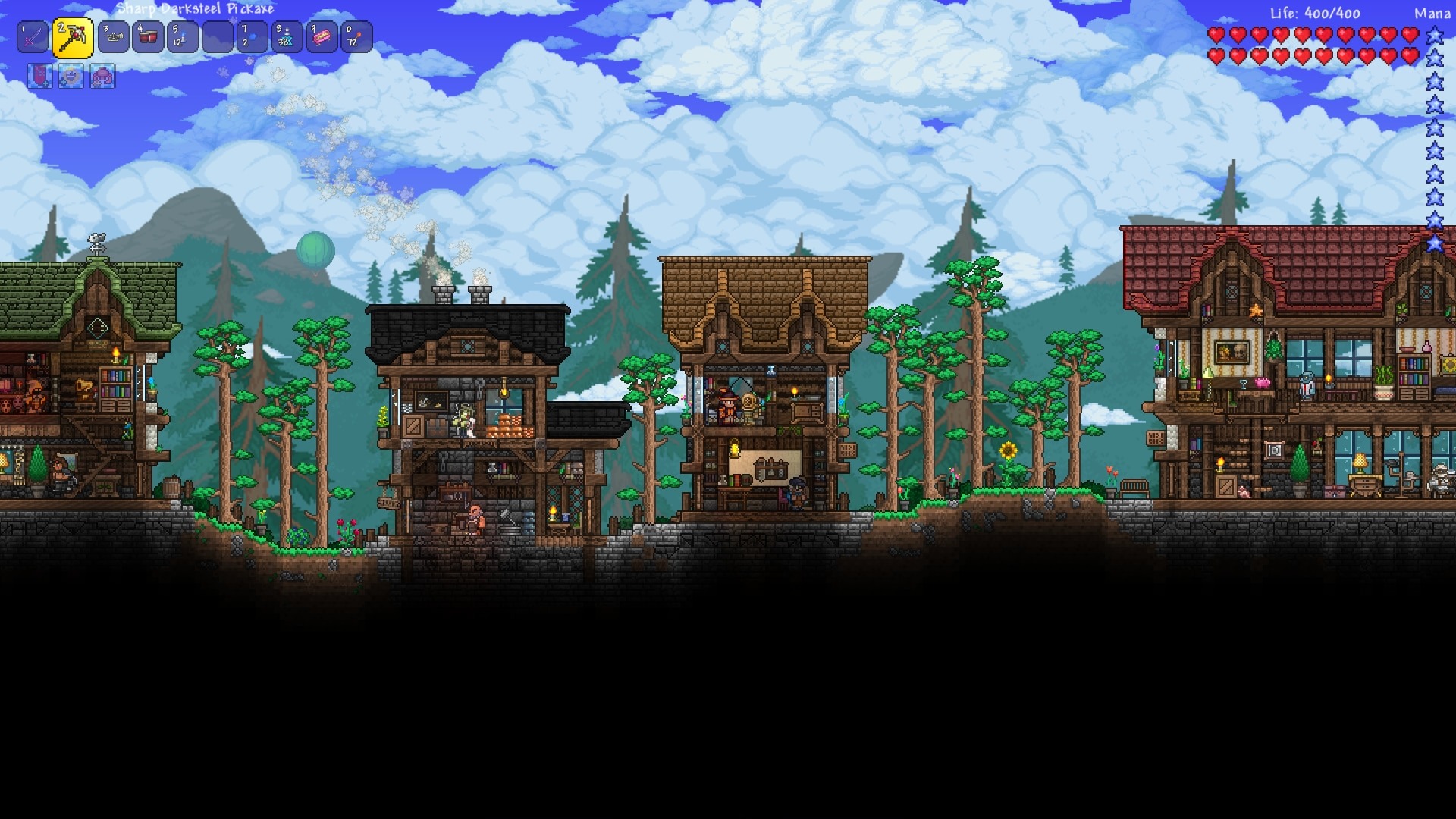Select the purple sword in hotbar slot 1
Screen dimensions: 1456x819
(33, 37)
